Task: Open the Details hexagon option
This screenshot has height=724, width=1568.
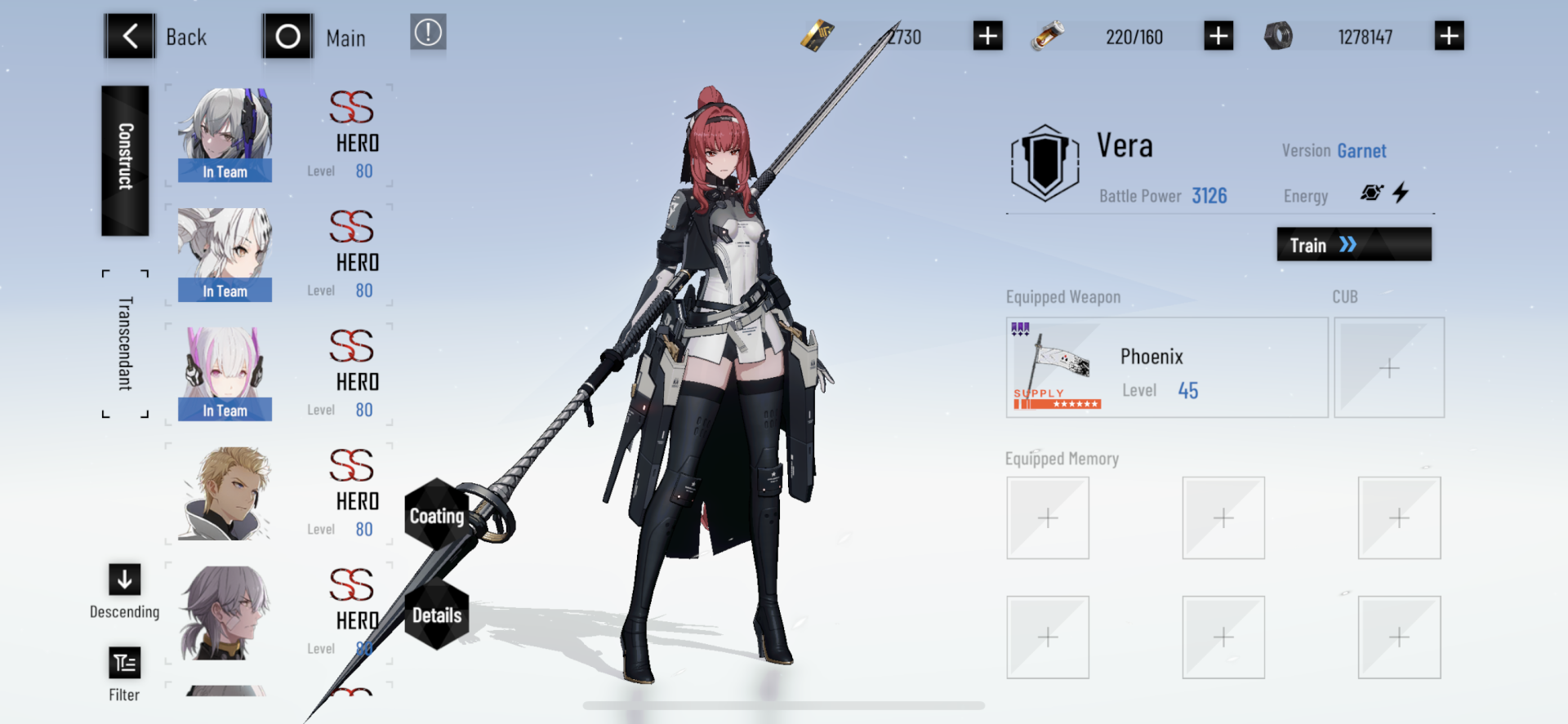Action: [x=439, y=616]
